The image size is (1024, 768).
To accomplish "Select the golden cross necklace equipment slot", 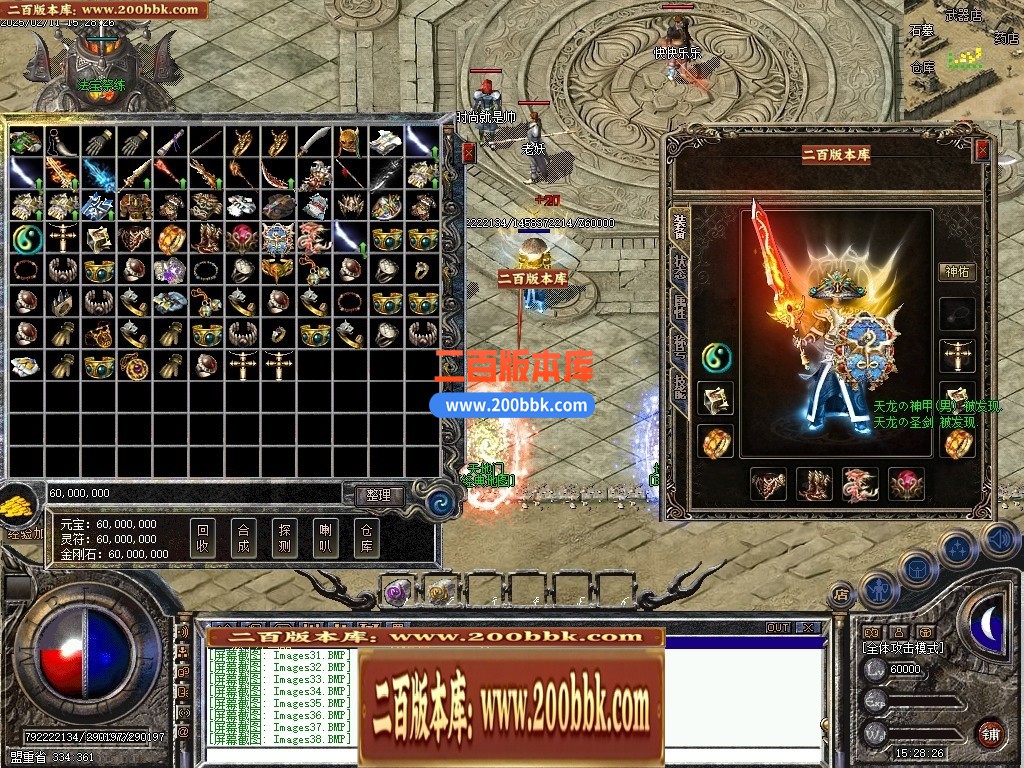I will (x=957, y=356).
